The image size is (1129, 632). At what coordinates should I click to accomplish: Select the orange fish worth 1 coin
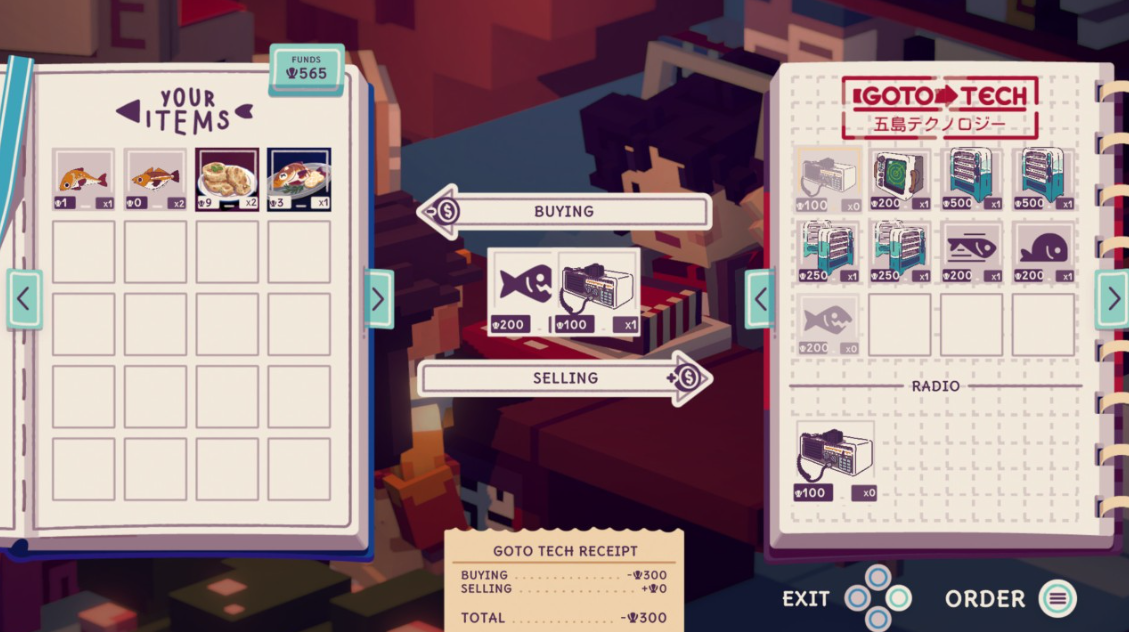[84, 180]
